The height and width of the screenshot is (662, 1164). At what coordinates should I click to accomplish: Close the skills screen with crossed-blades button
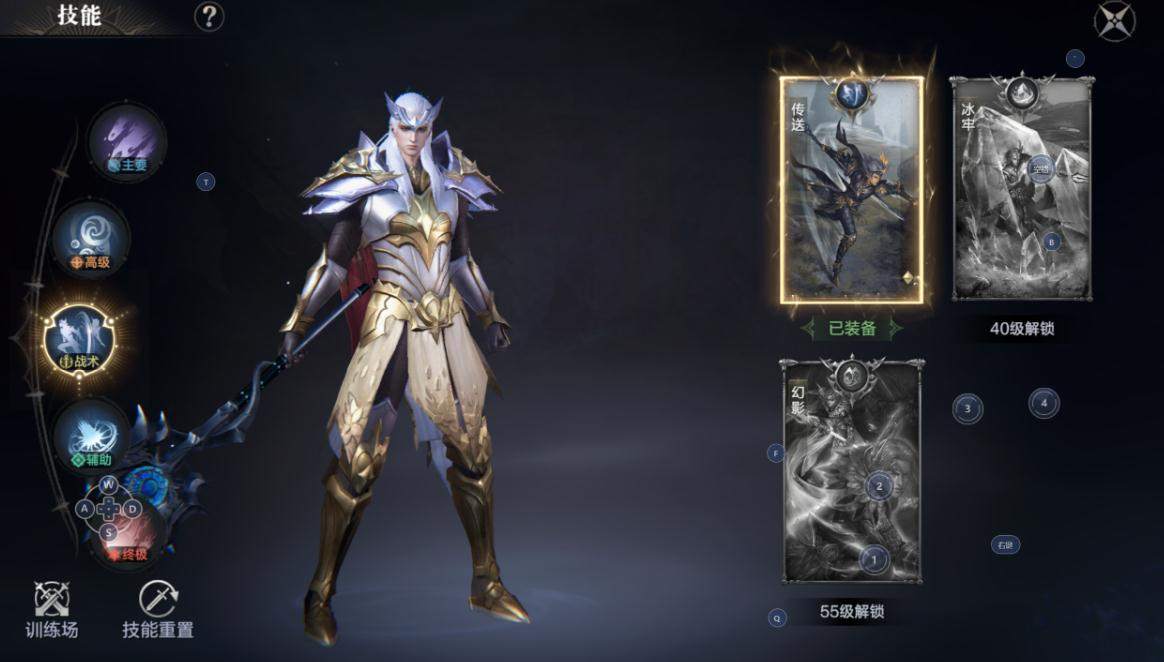pos(1114,21)
